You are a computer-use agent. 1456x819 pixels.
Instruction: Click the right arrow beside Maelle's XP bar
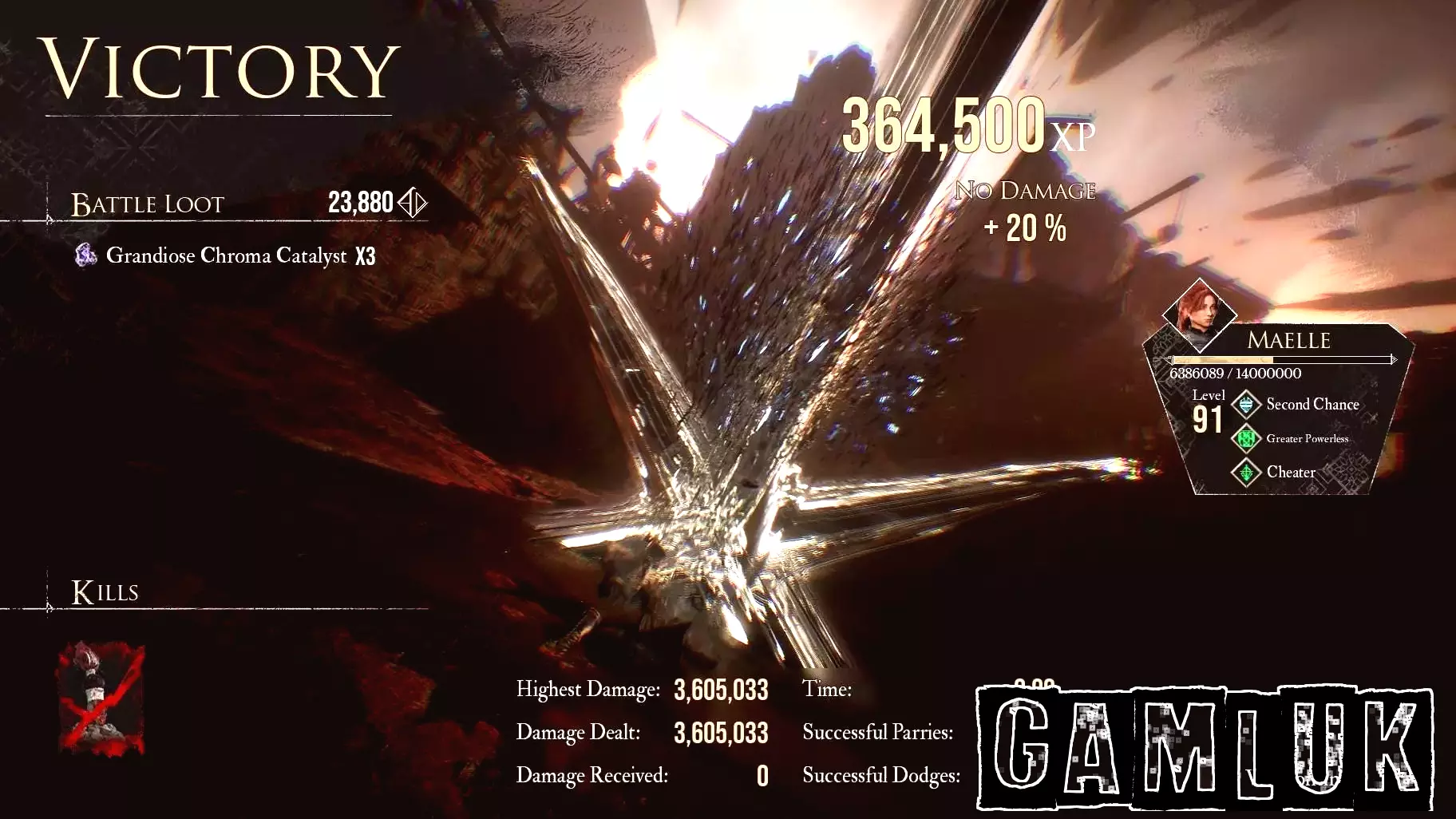(x=1395, y=359)
